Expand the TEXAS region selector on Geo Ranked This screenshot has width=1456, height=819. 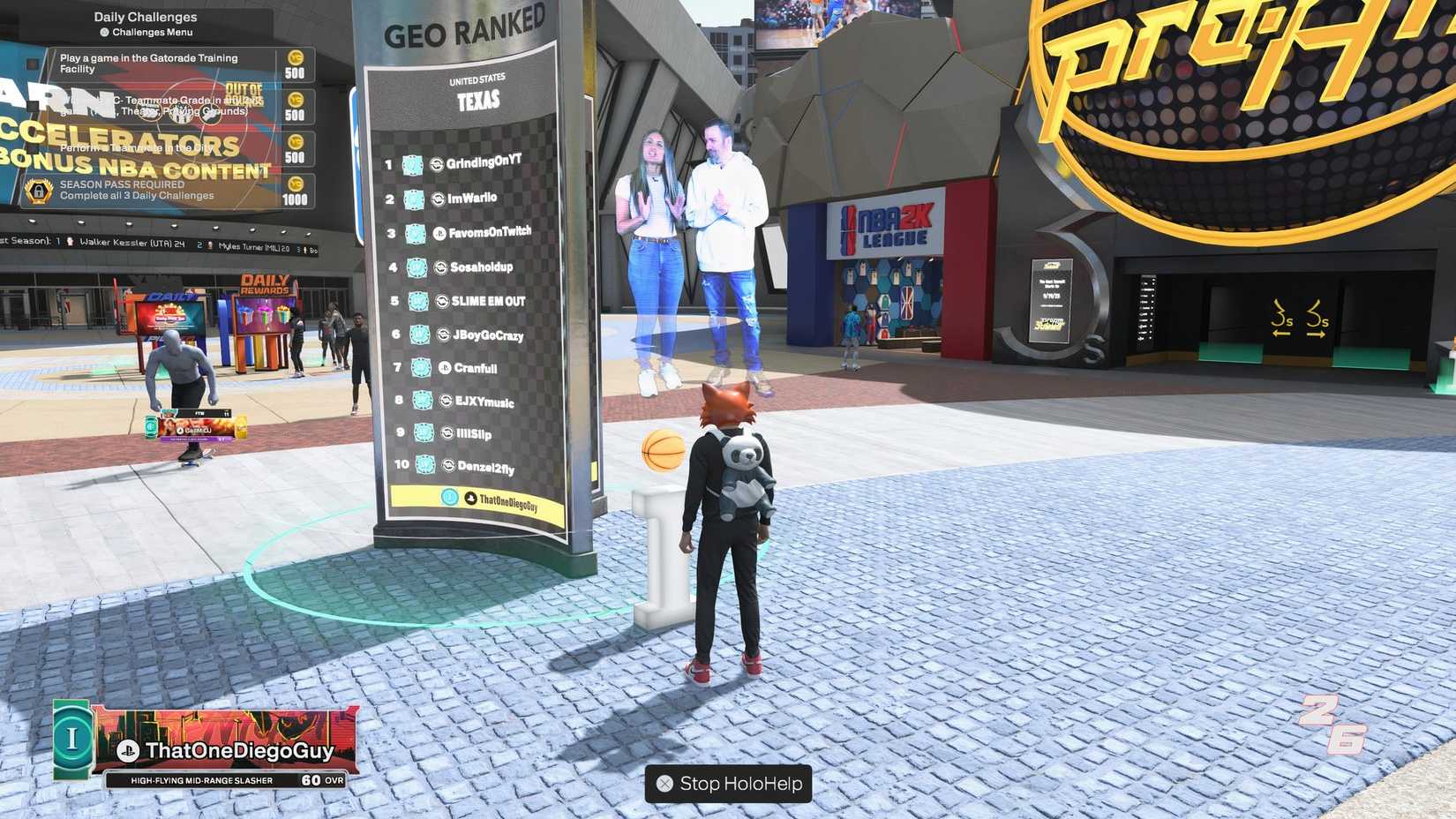[478, 99]
